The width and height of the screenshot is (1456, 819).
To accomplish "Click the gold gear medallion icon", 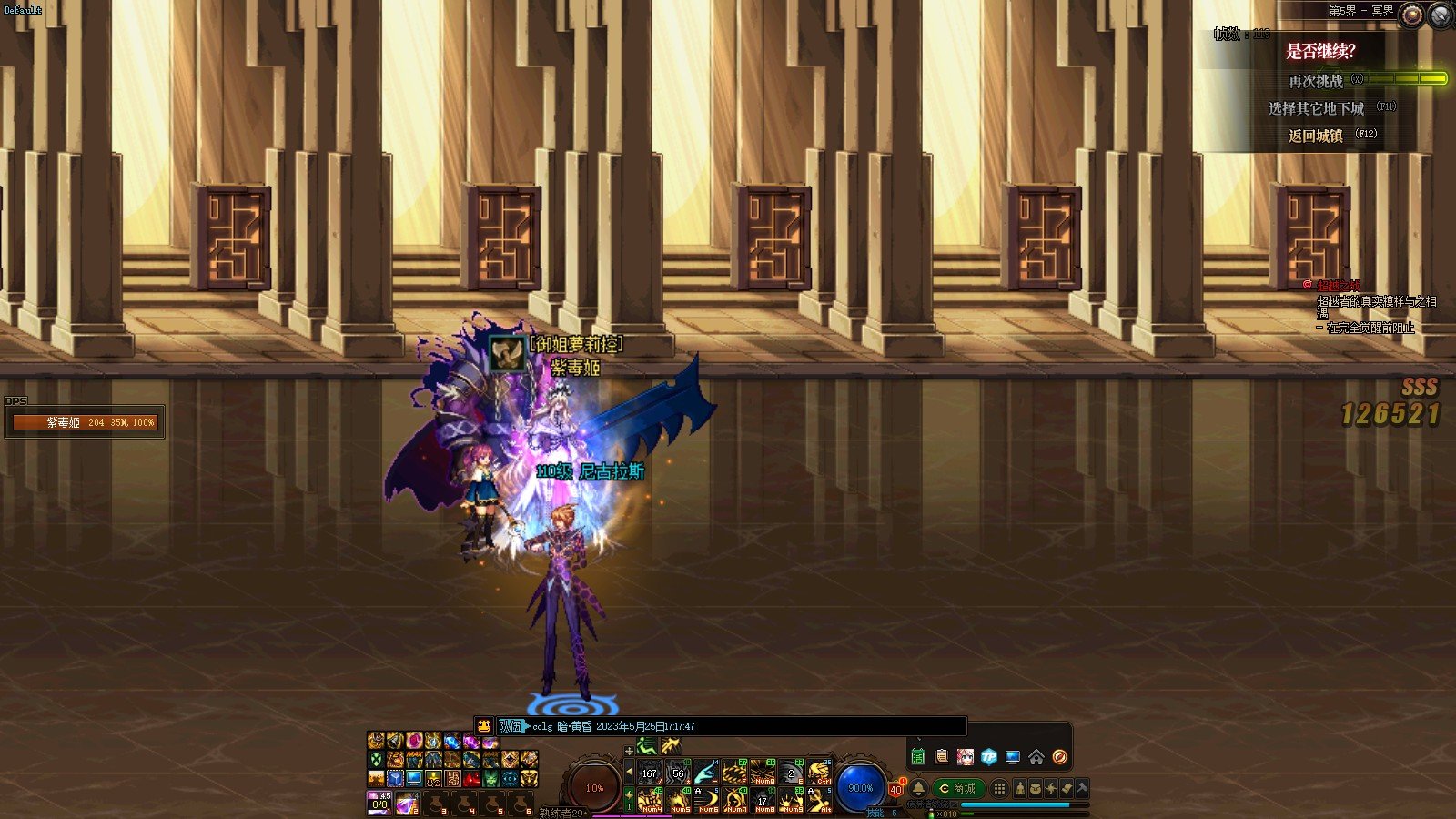I will [1411, 15].
